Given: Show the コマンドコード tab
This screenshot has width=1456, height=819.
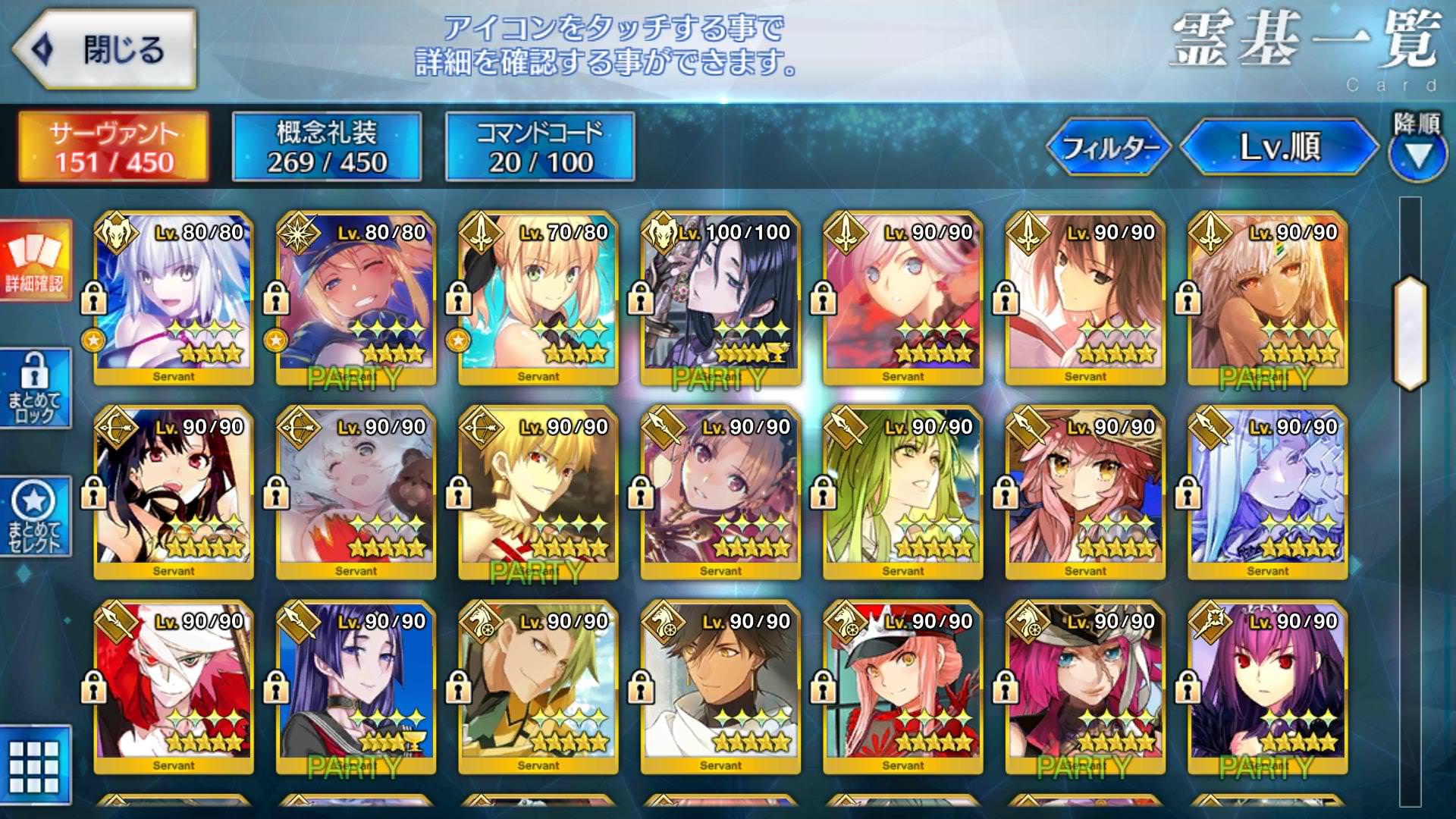Looking at the screenshot, I should [540, 146].
